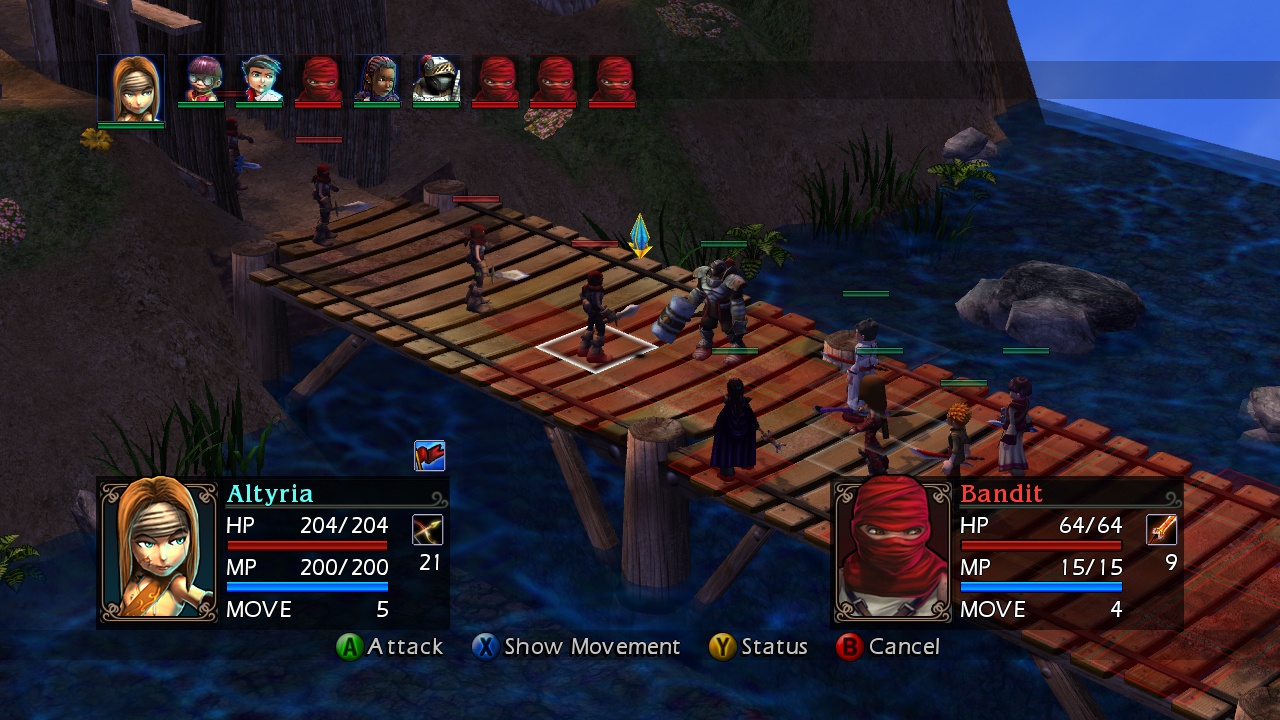Click the yellow Y button prompt icon
This screenshot has height=720, width=1280.
[x=723, y=647]
